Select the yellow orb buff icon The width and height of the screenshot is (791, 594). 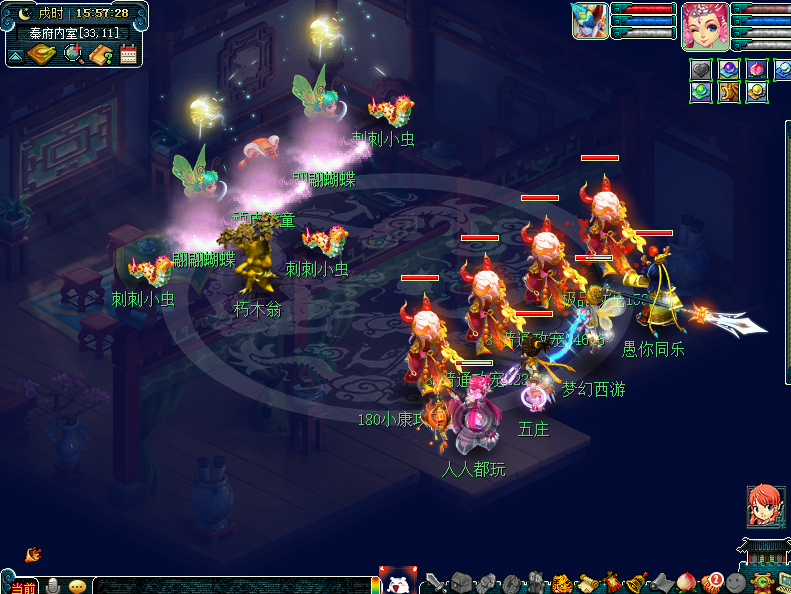point(757,93)
